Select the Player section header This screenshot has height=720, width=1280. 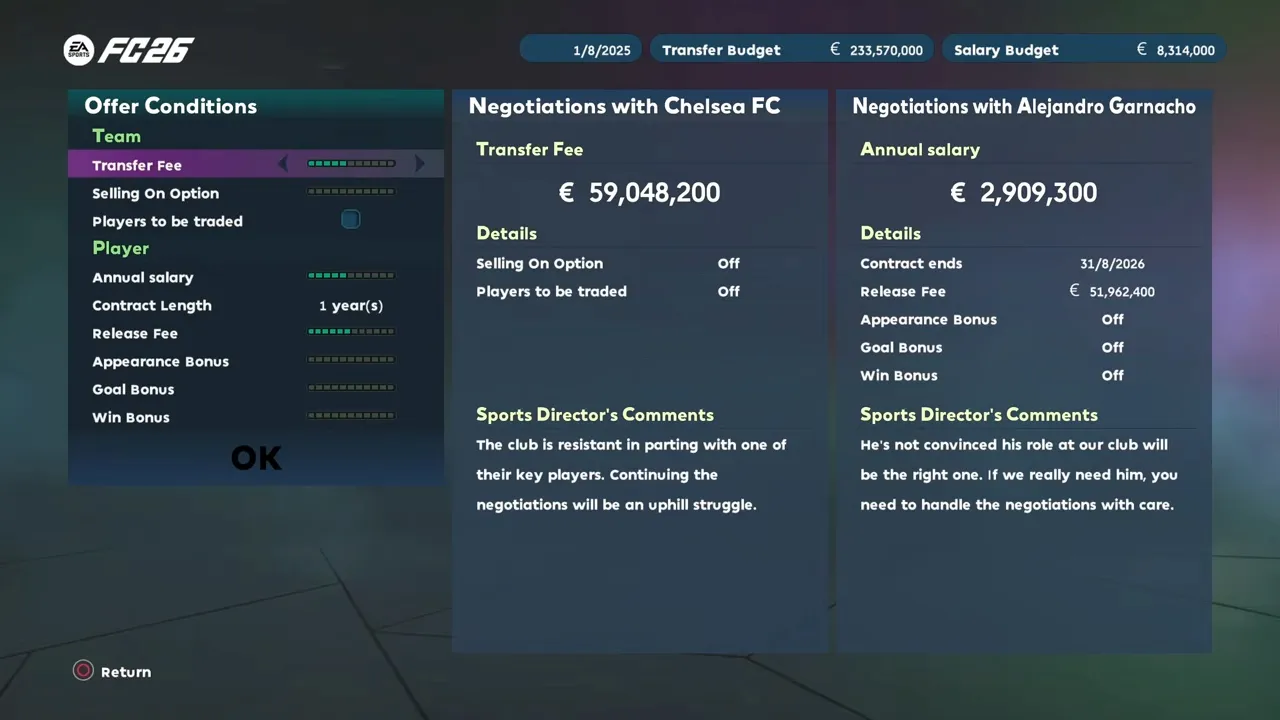(121, 248)
